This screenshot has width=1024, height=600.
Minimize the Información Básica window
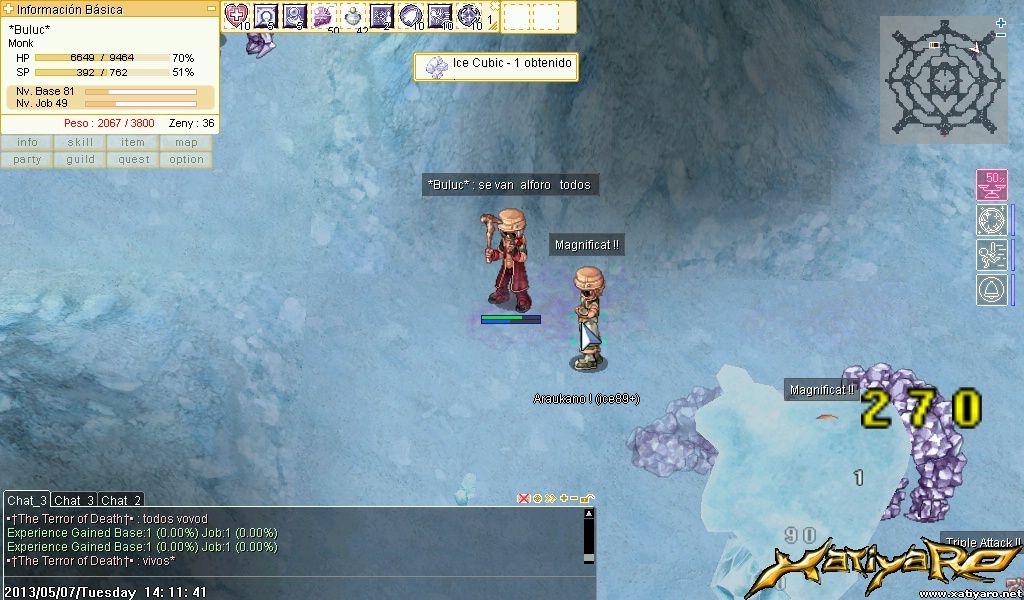[x=211, y=9]
